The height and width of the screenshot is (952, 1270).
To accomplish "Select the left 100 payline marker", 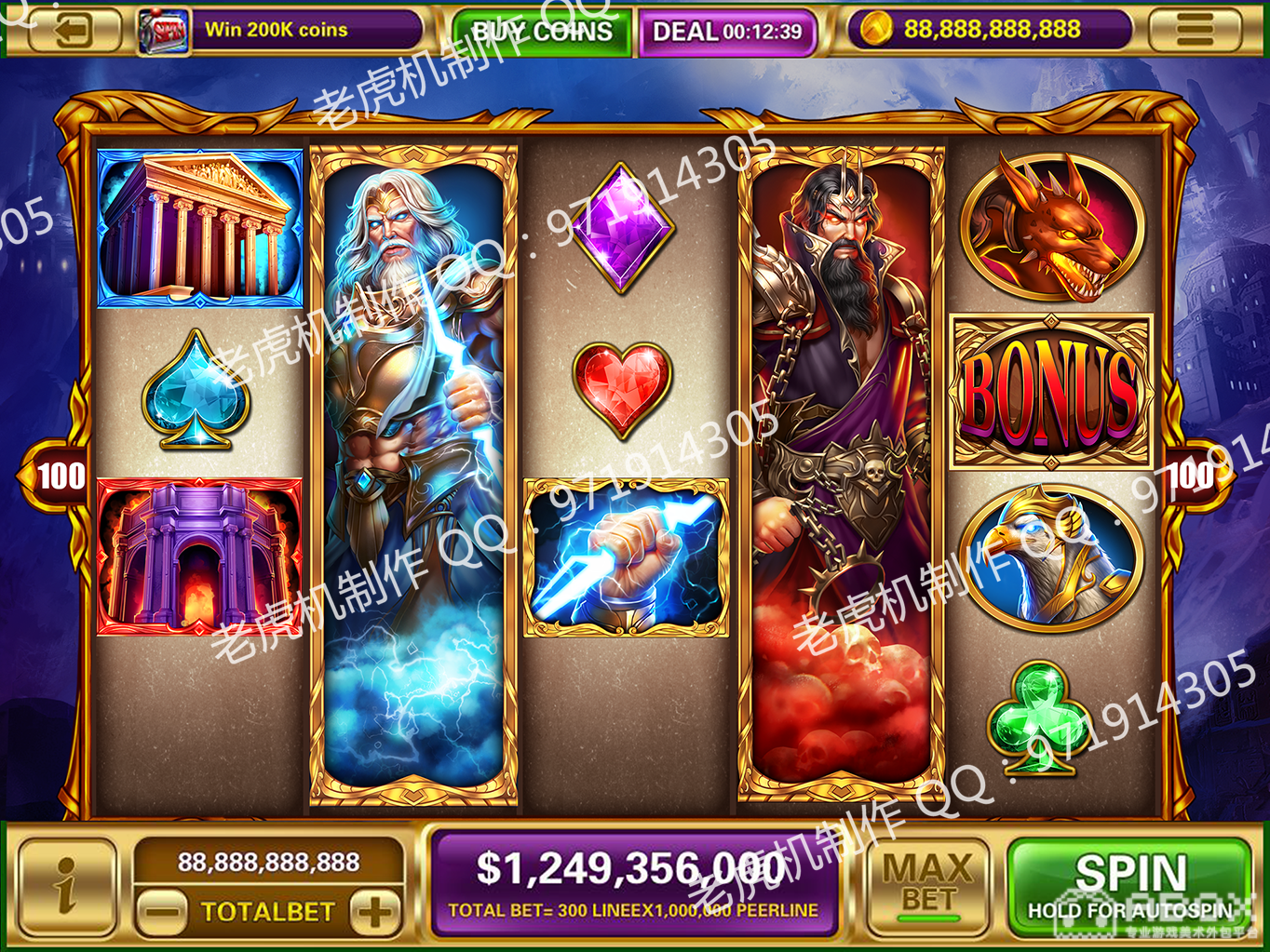I will (58, 476).
